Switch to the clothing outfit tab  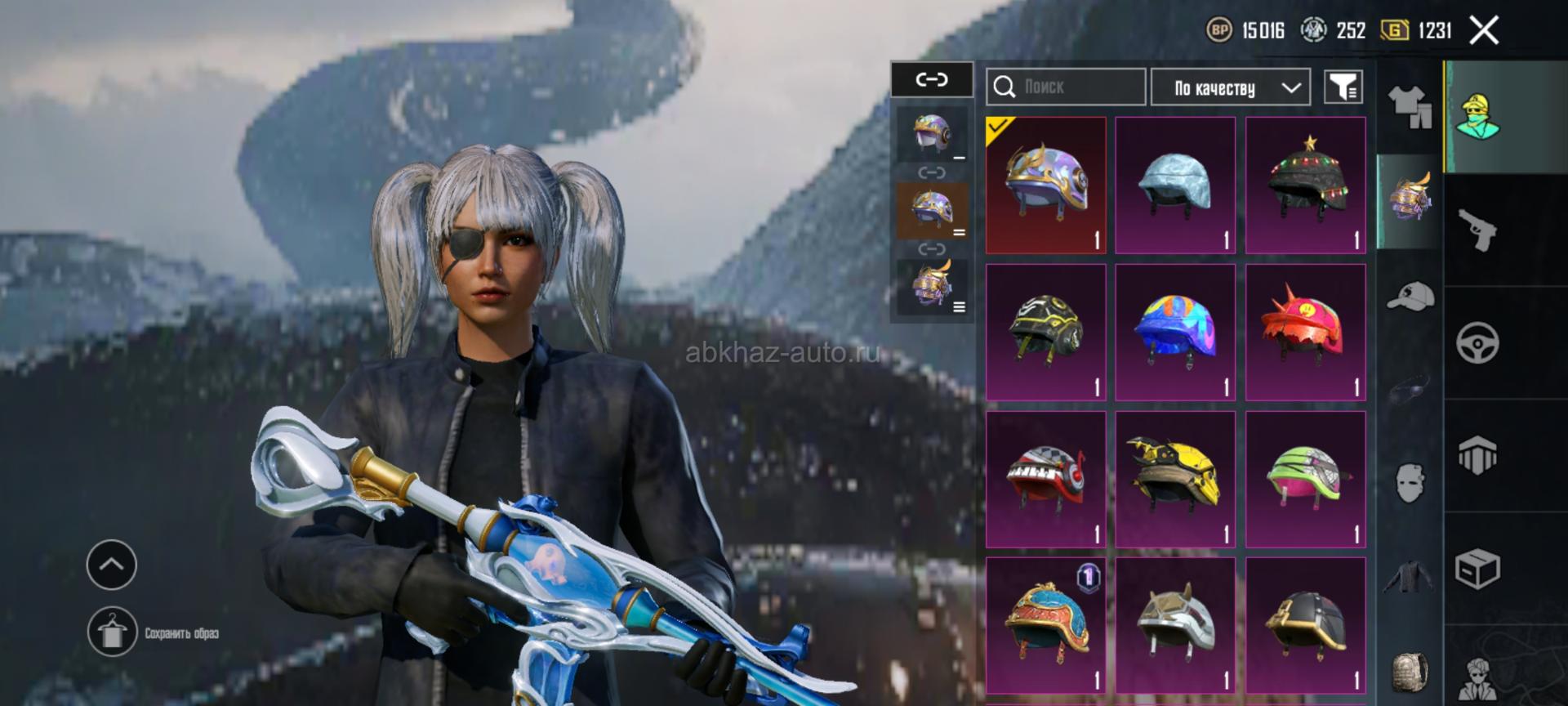[1410, 107]
